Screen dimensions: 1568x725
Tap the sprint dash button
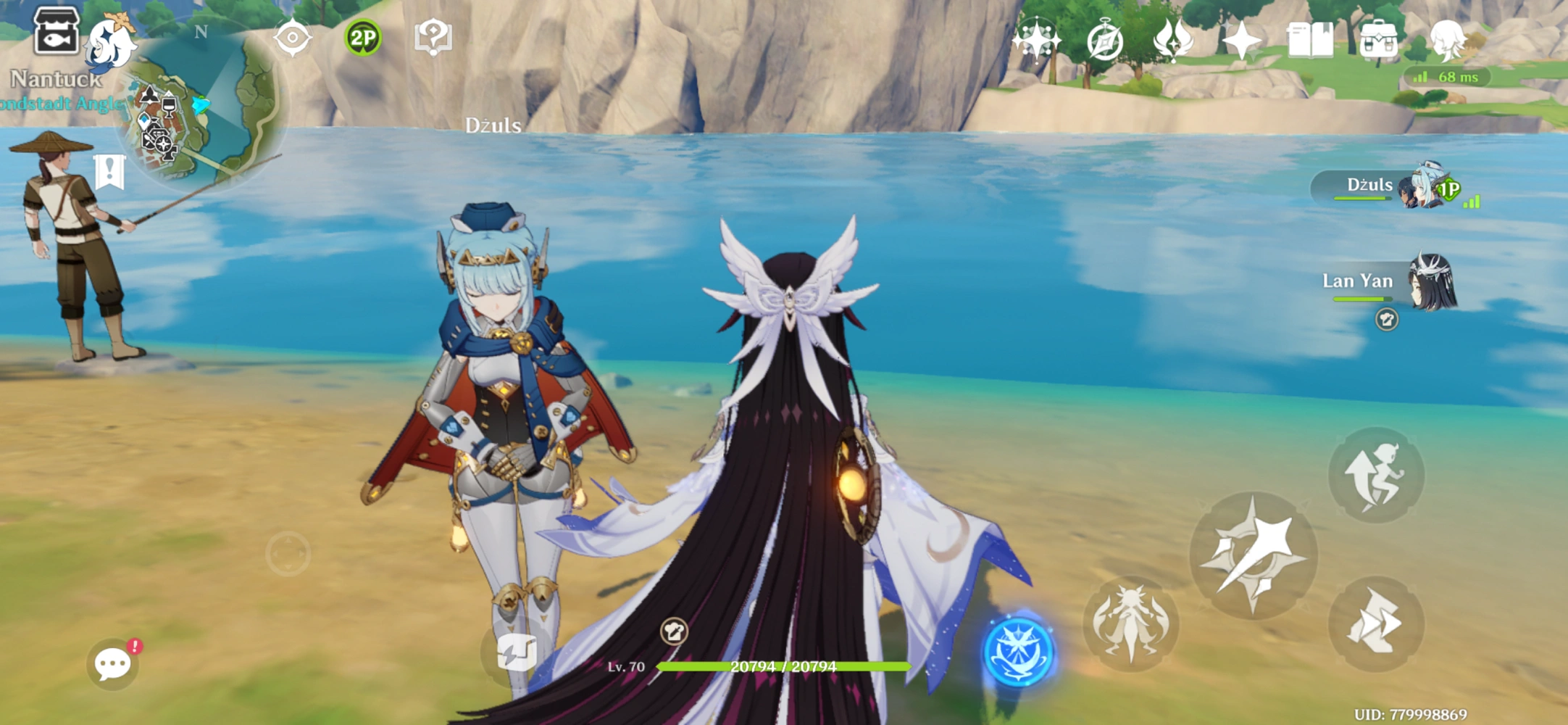point(1375,623)
